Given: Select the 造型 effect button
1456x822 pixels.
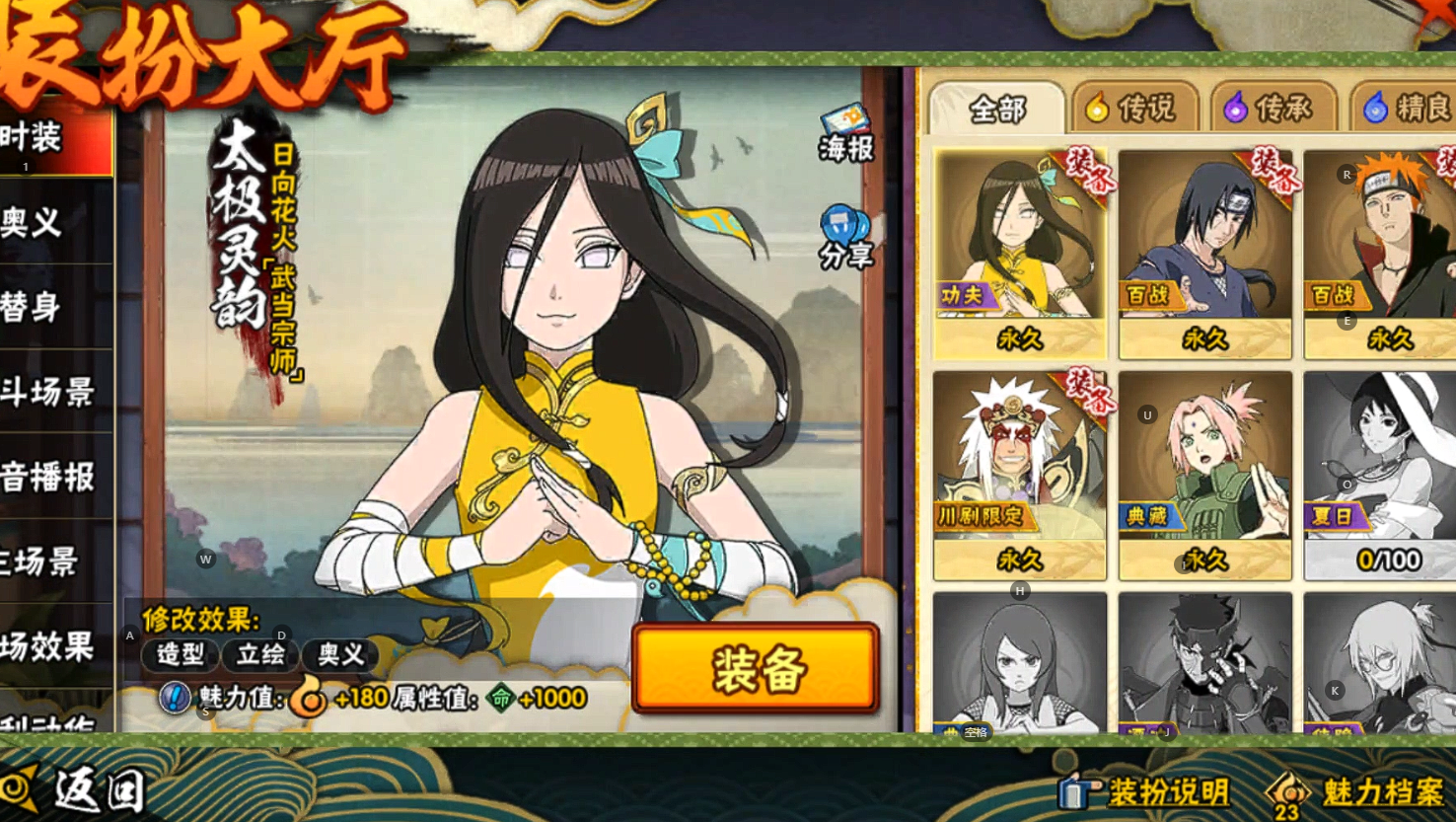Looking at the screenshot, I should (181, 654).
